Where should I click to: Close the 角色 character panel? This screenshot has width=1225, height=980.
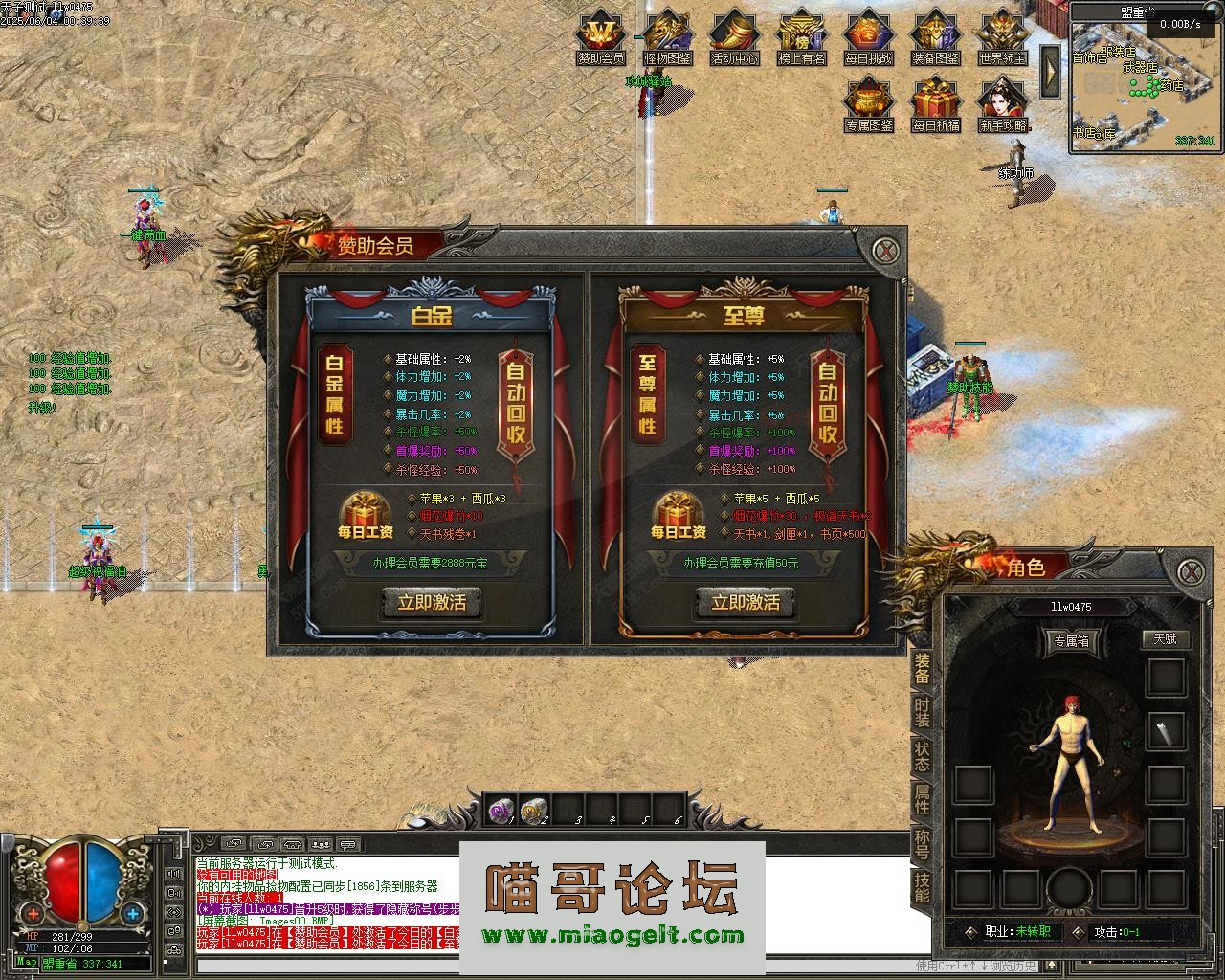[x=1190, y=572]
